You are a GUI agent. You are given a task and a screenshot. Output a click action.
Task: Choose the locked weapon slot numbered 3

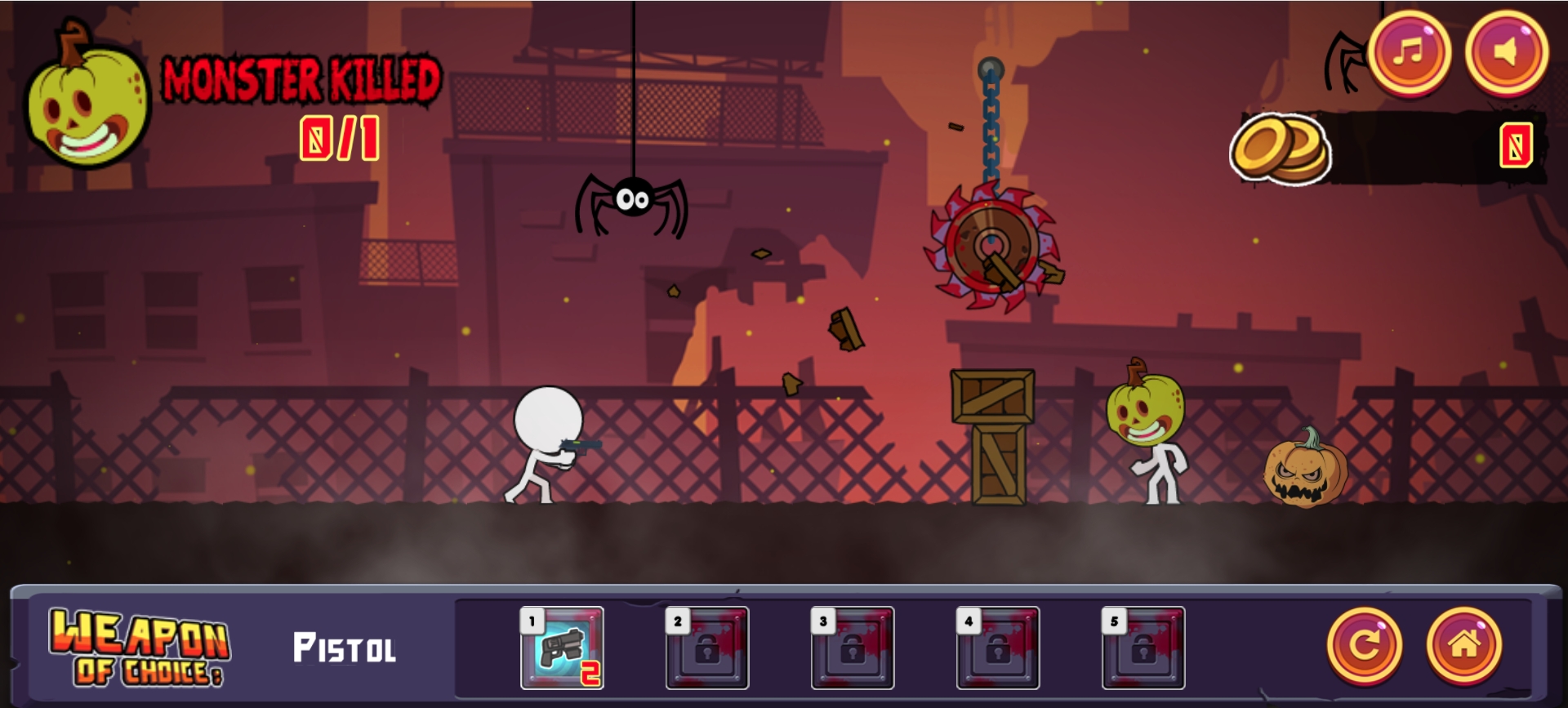pos(853,648)
